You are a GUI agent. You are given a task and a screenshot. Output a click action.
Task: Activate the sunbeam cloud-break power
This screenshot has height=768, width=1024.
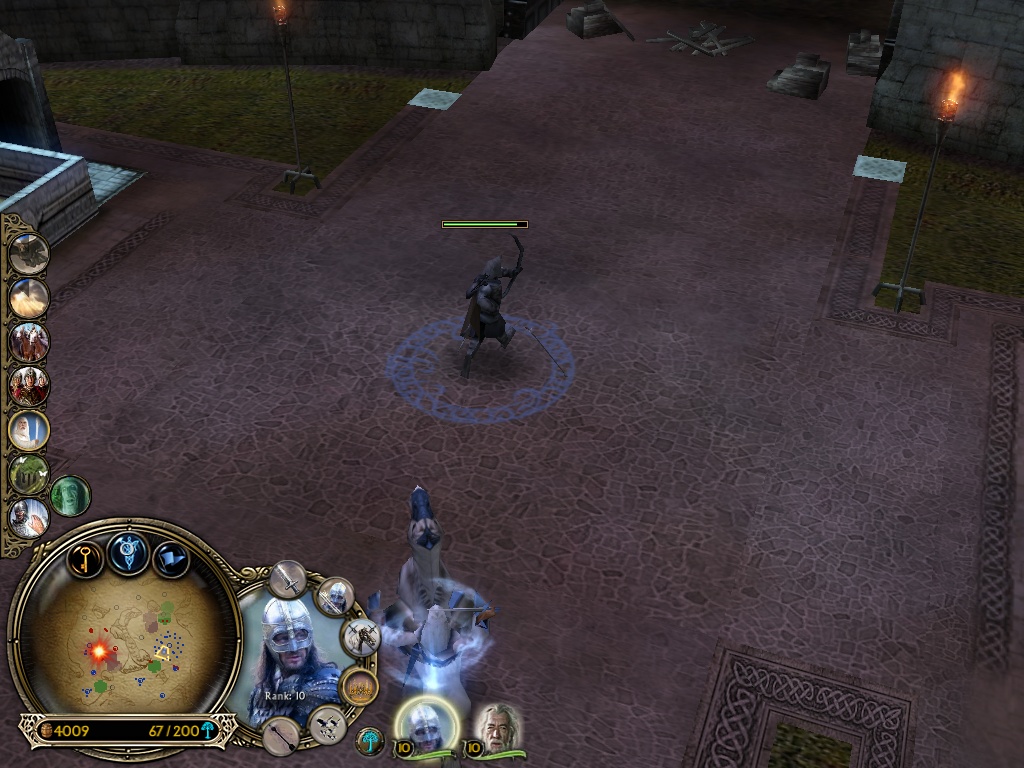[29, 297]
